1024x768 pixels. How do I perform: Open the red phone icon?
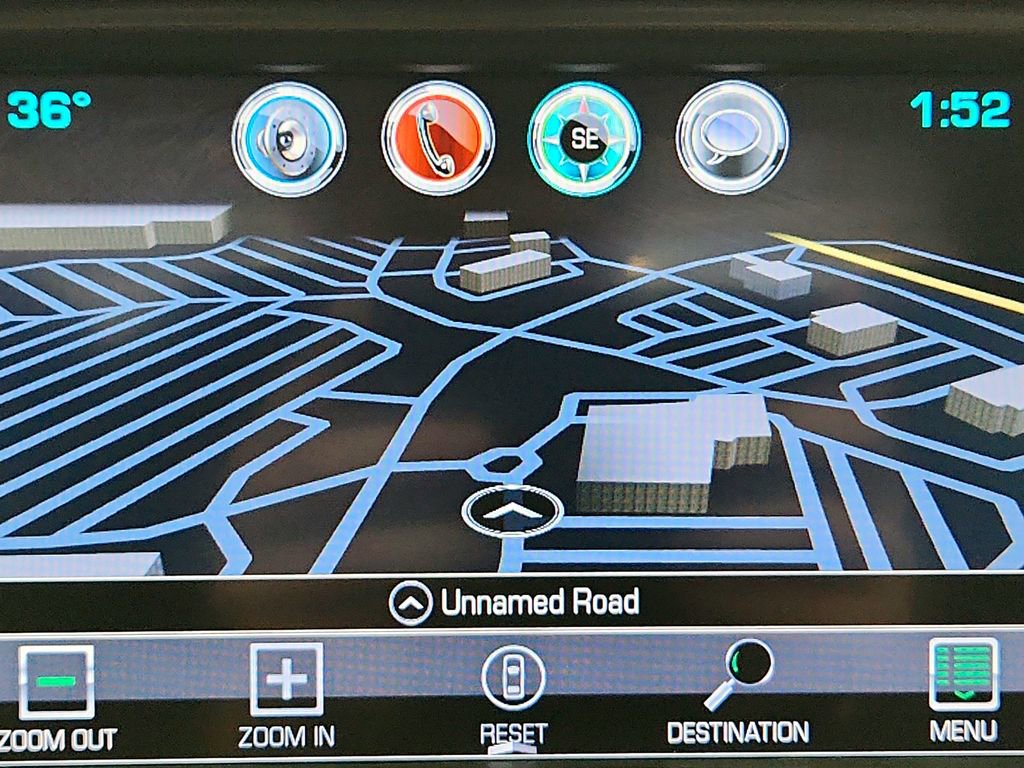[438, 139]
